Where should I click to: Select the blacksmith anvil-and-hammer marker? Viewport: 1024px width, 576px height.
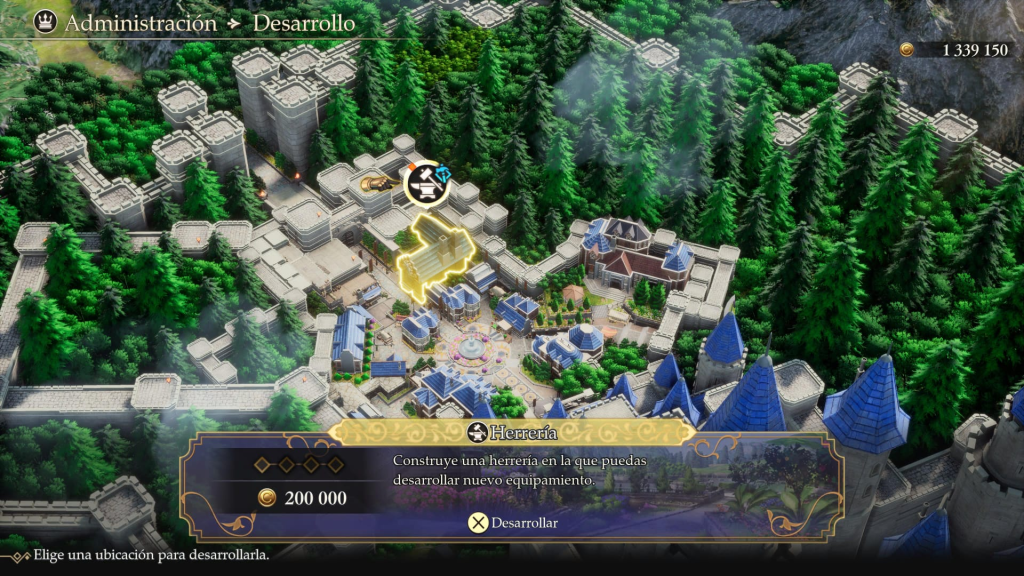[428, 187]
